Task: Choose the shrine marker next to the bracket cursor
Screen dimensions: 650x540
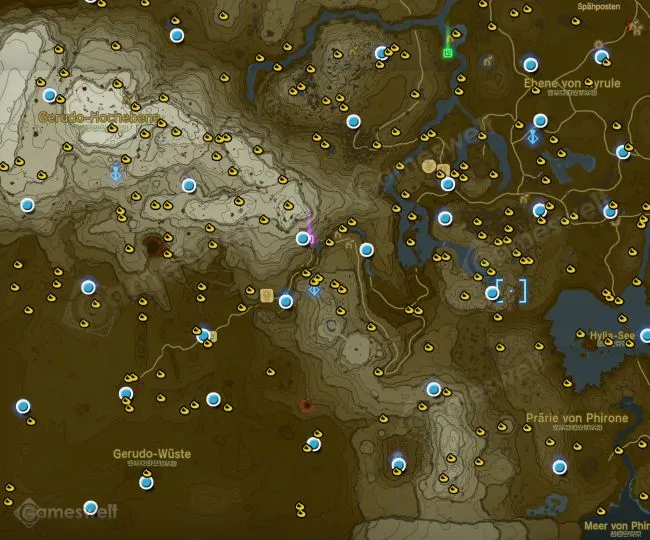Action: pos(492,292)
